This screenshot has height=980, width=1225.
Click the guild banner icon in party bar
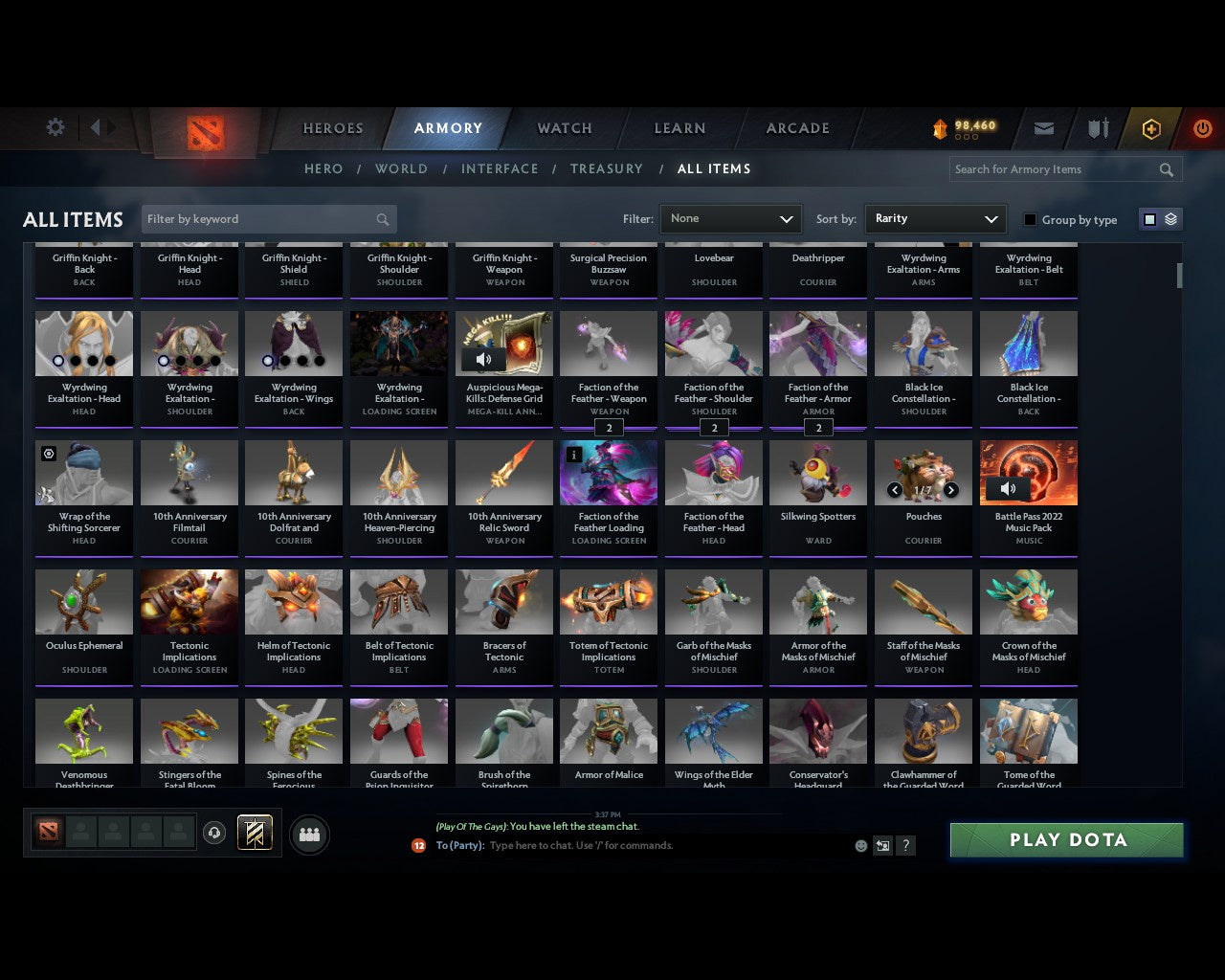pos(254,833)
